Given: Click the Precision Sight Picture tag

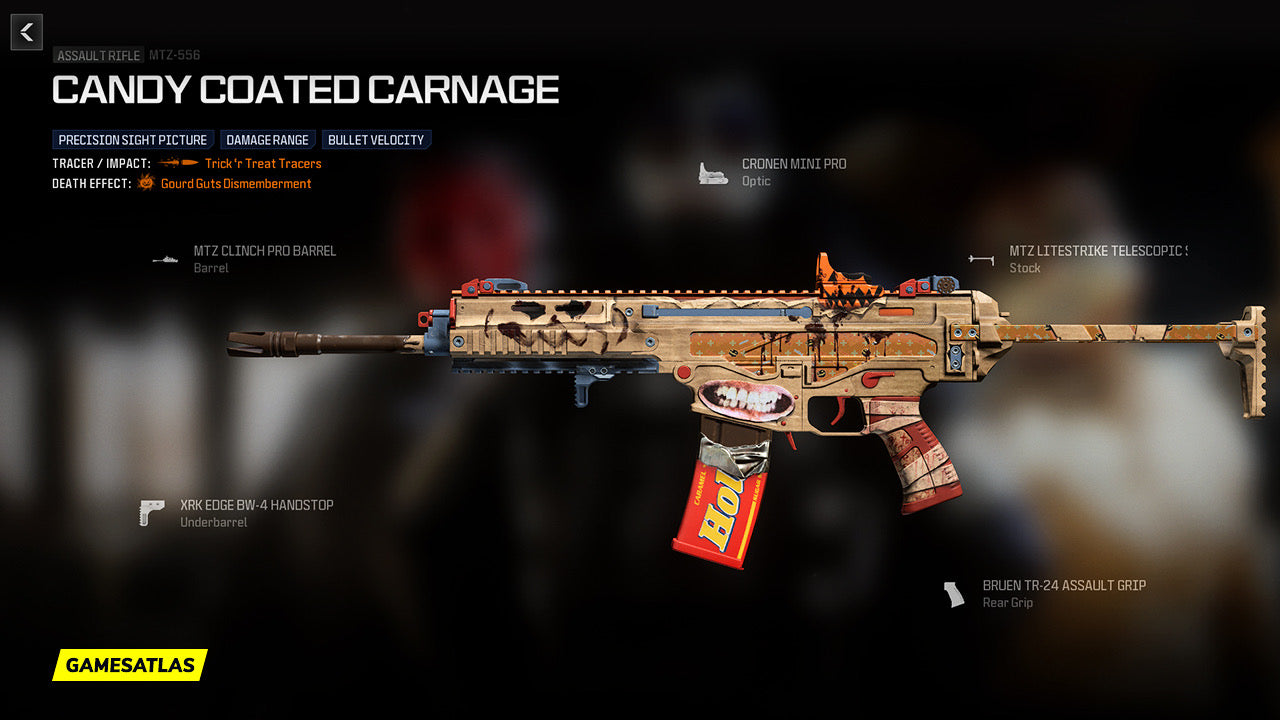Looking at the screenshot, I should click(133, 140).
